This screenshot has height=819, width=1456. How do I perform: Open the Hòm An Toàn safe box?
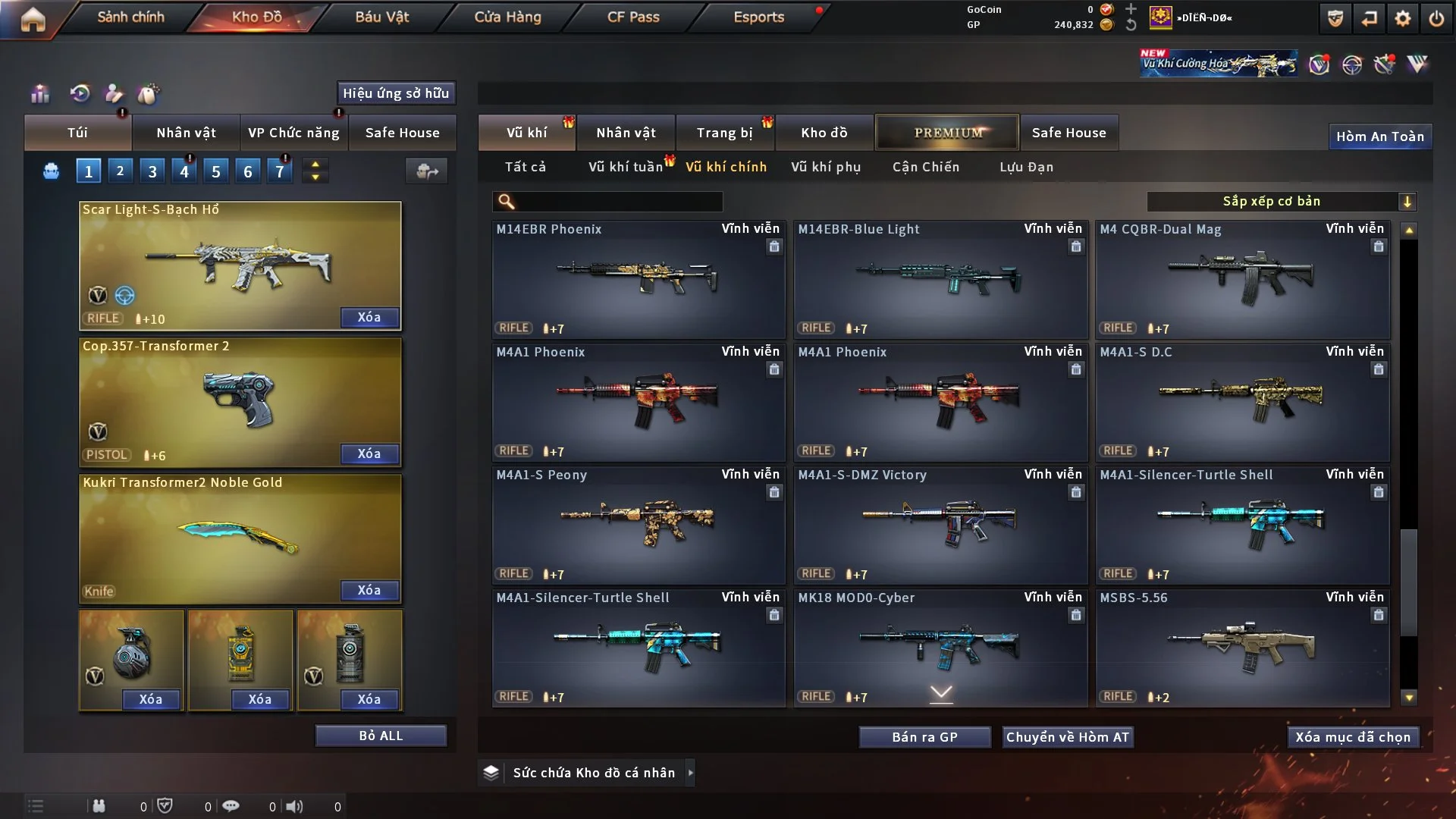click(1379, 136)
